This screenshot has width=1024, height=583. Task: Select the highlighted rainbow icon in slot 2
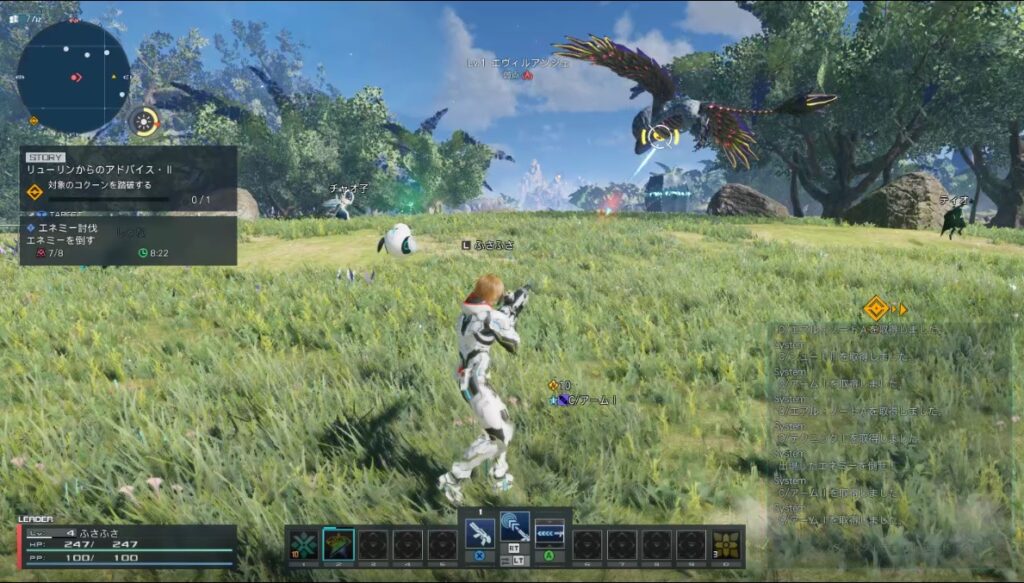click(339, 543)
